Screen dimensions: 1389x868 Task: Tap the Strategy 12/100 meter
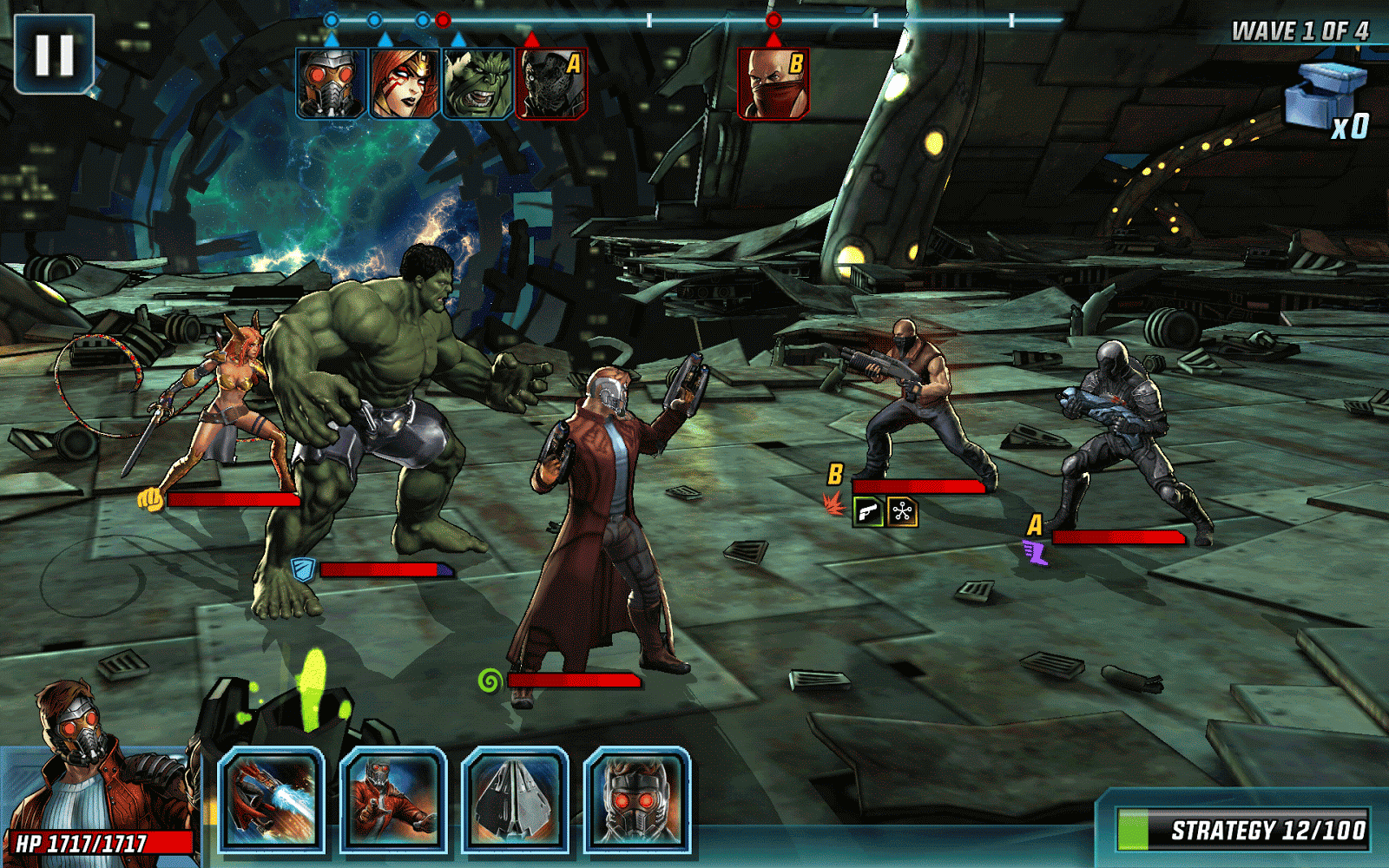pos(1243,830)
